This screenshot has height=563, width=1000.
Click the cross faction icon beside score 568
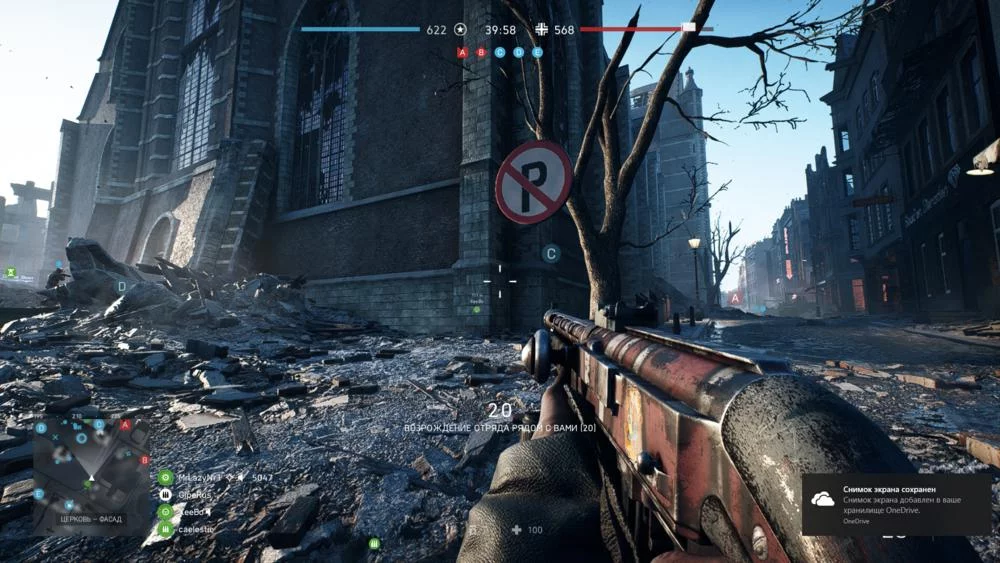point(542,30)
